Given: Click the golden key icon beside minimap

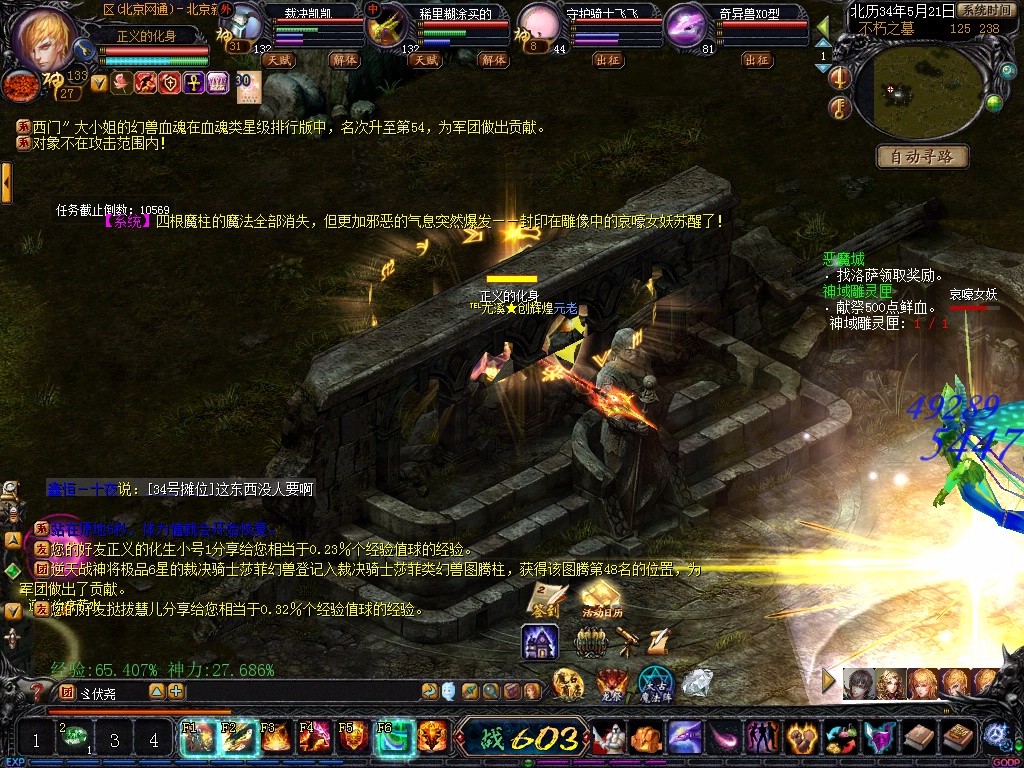Looking at the screenshot, I should point(842,107).
